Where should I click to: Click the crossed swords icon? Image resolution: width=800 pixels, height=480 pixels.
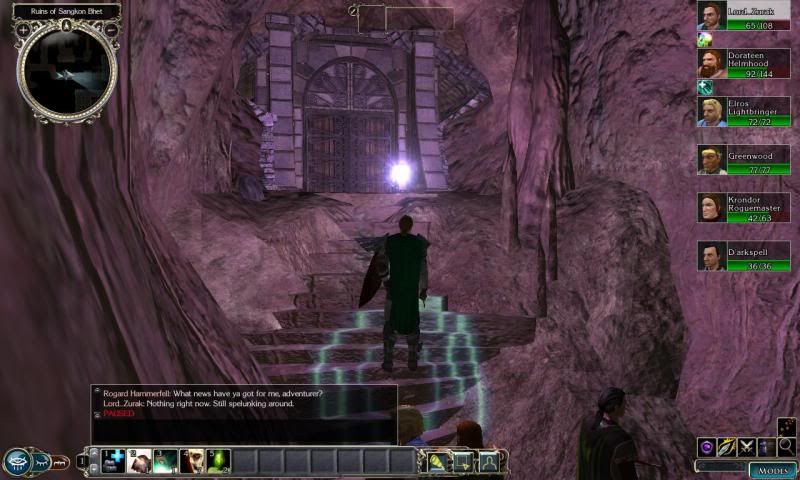(x=747, y=447)
